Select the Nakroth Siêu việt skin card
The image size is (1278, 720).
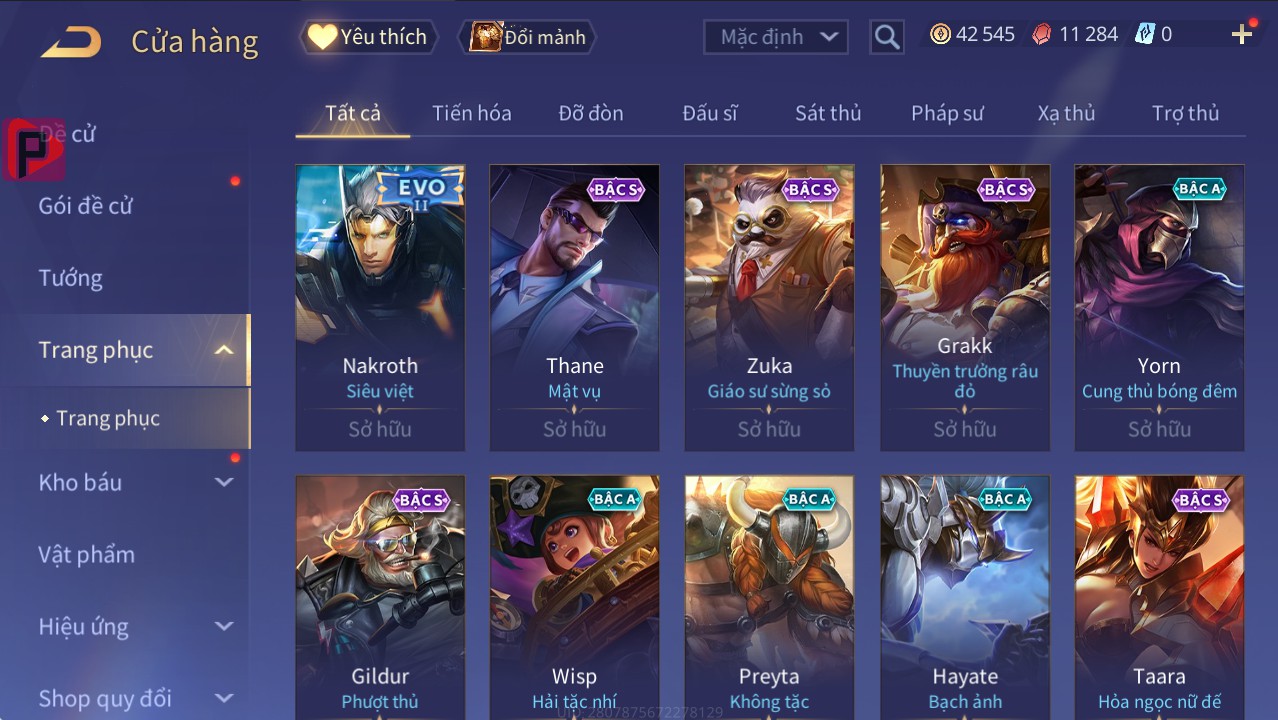tap(380, 307)
